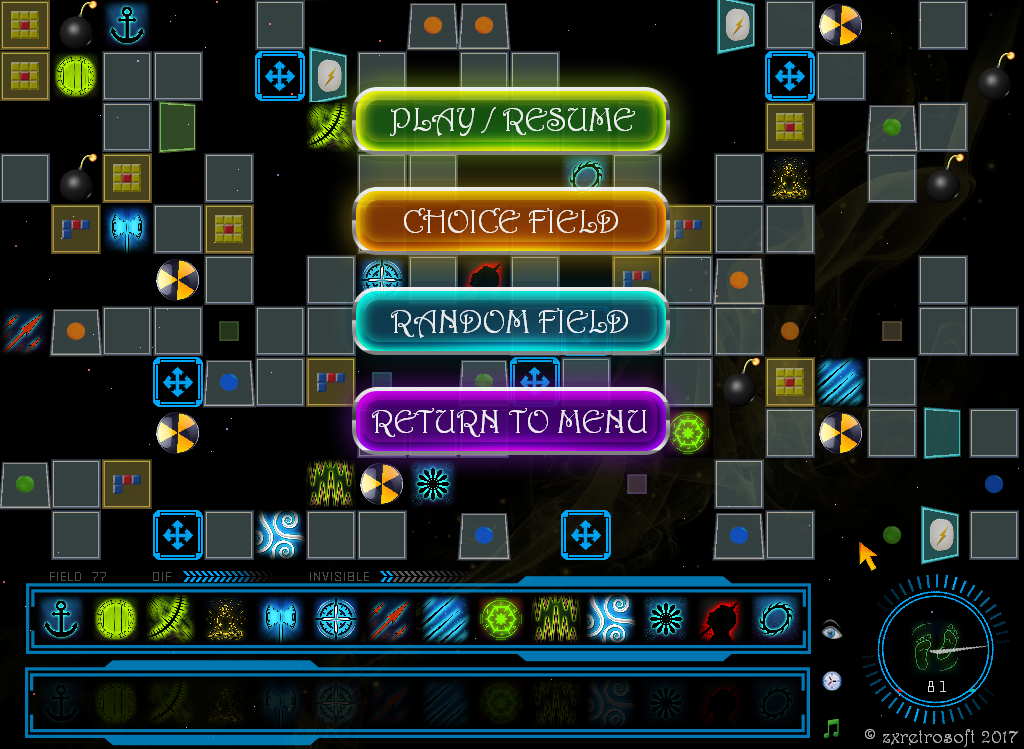This screenshot has width=1024, height=749.
Task: Choose the black sunburst icon in the top bar
Action: [x=663, y=619]
